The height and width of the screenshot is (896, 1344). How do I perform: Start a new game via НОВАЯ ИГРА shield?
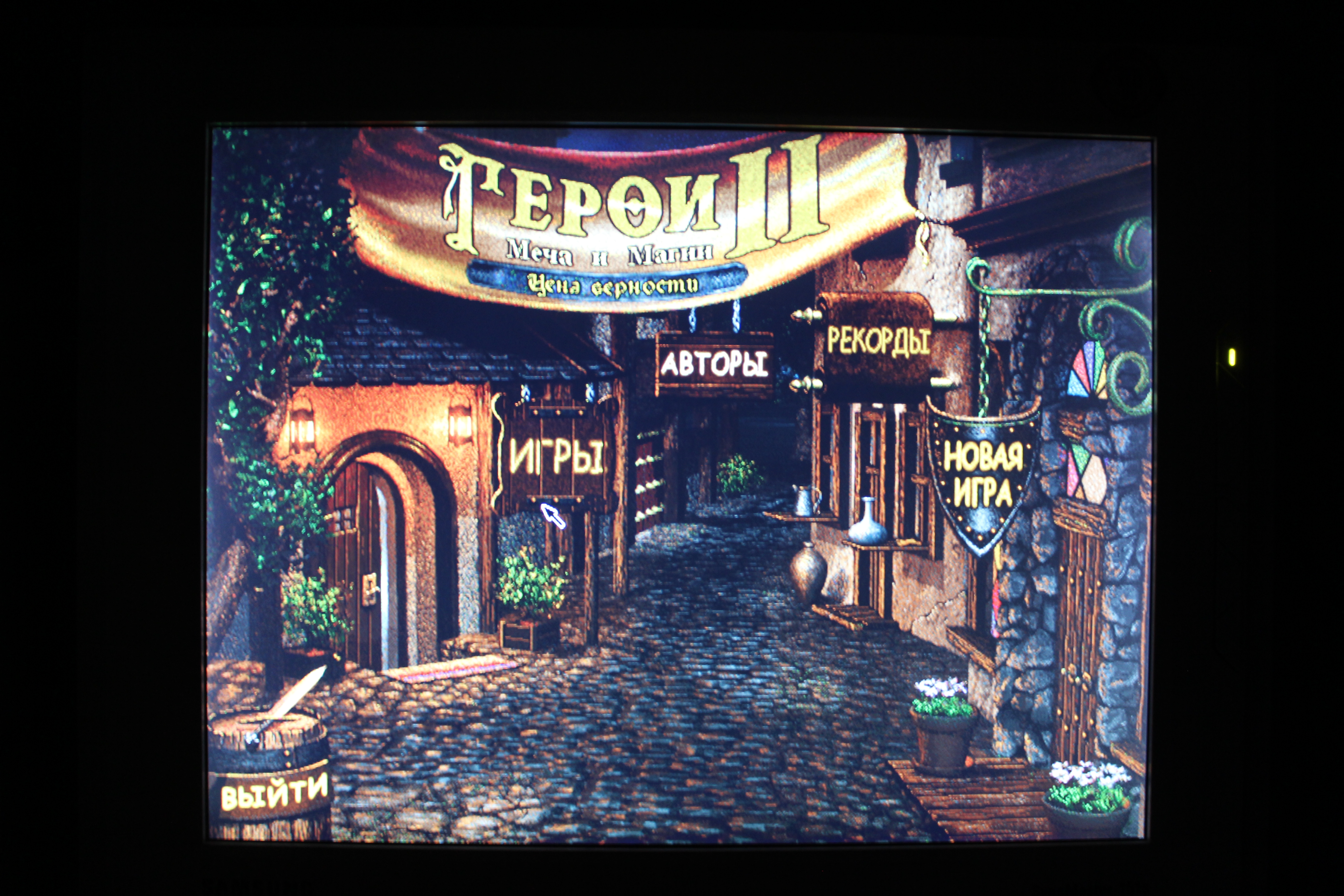982,474
